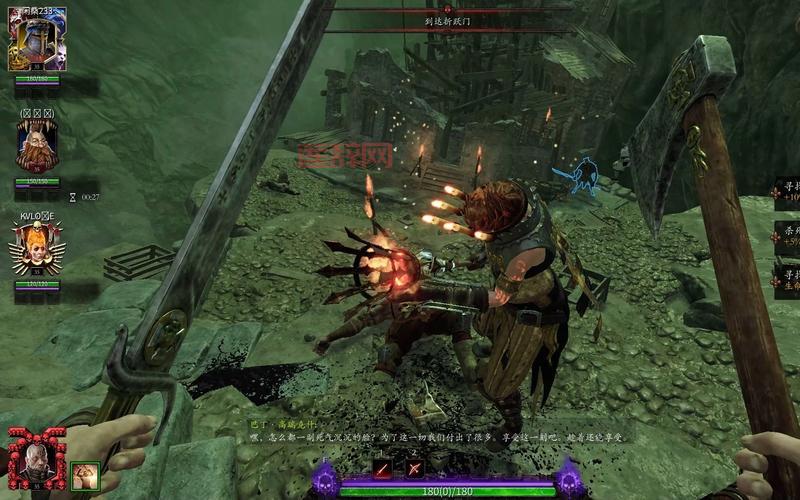Open your own skull-framed character portrait

[36, 460]
